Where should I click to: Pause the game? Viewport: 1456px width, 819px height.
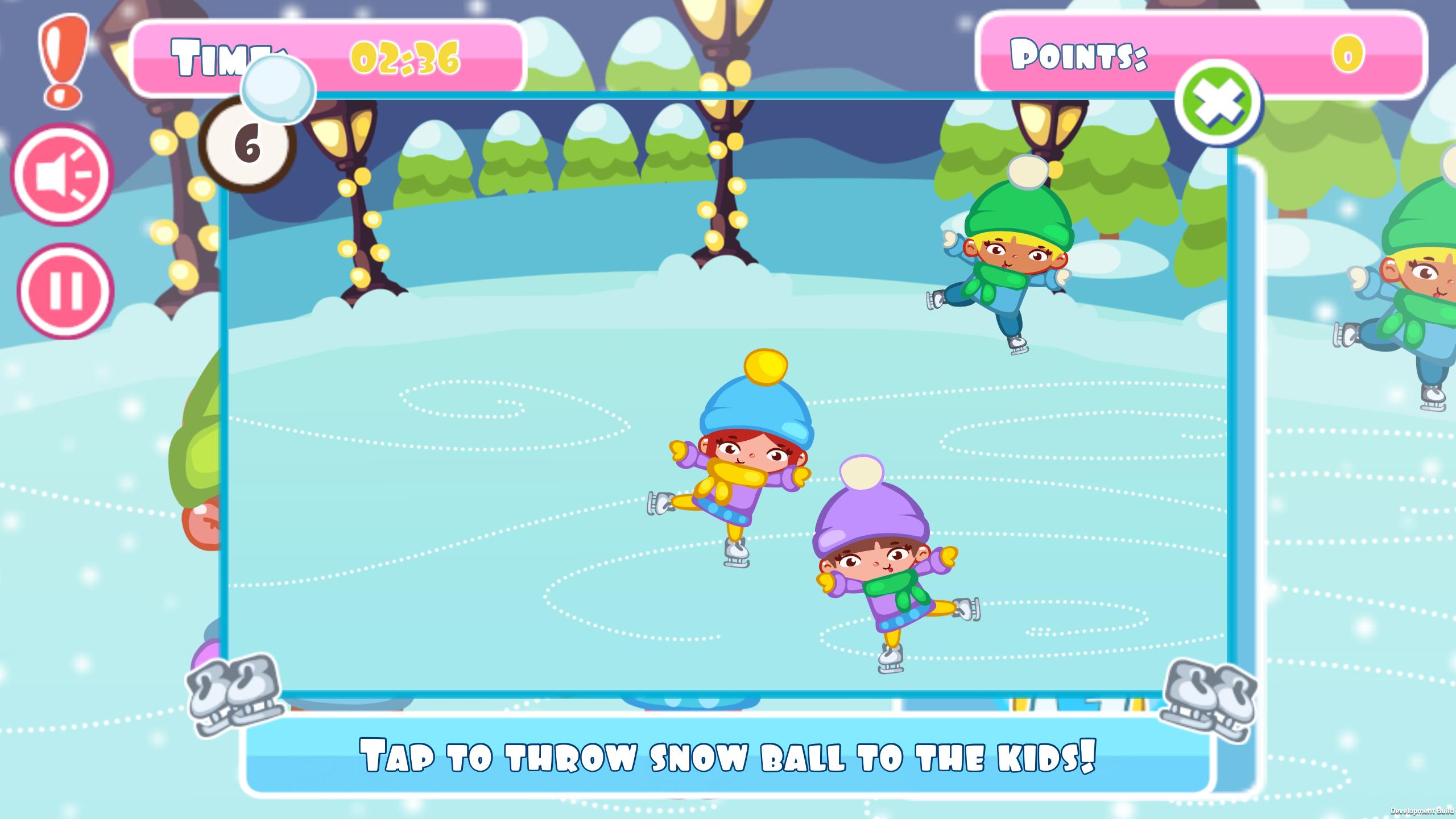tap(65, 291)
